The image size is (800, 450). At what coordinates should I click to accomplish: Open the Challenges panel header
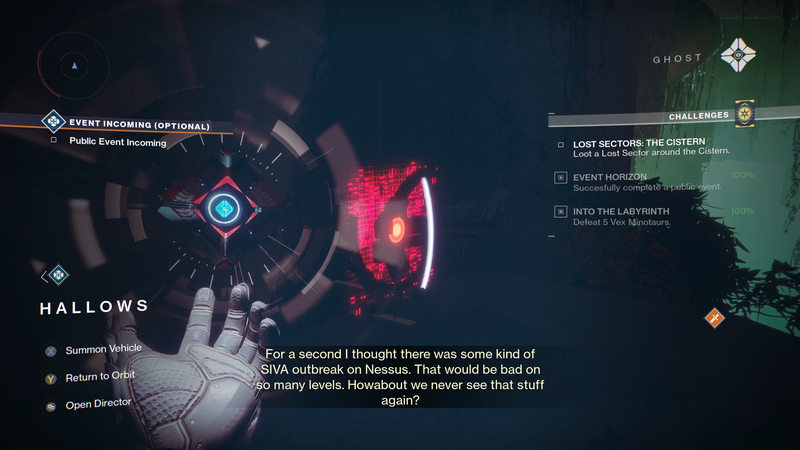698,116
